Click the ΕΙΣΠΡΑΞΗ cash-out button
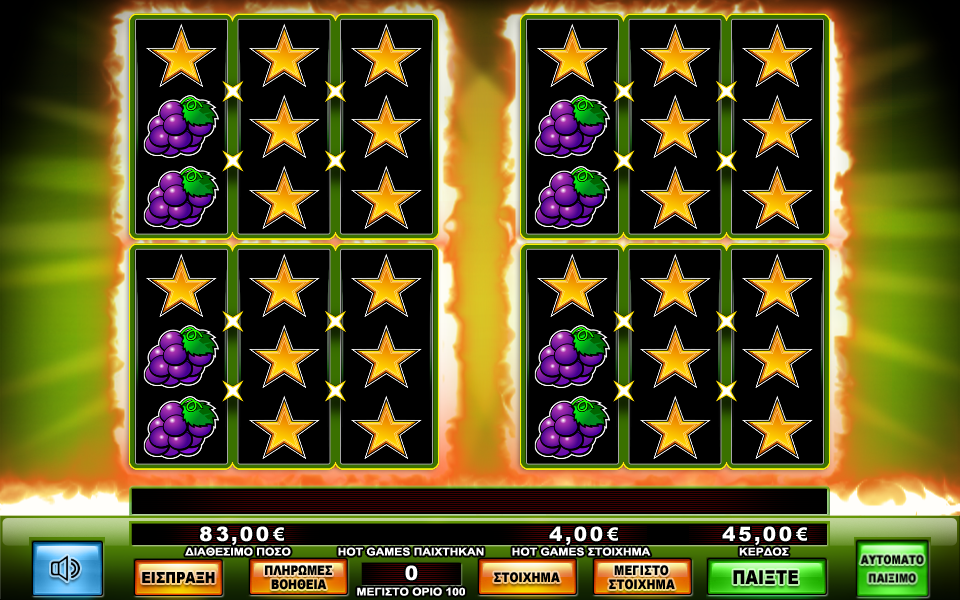This screenshot has width=960, height=600. [178, 577]
